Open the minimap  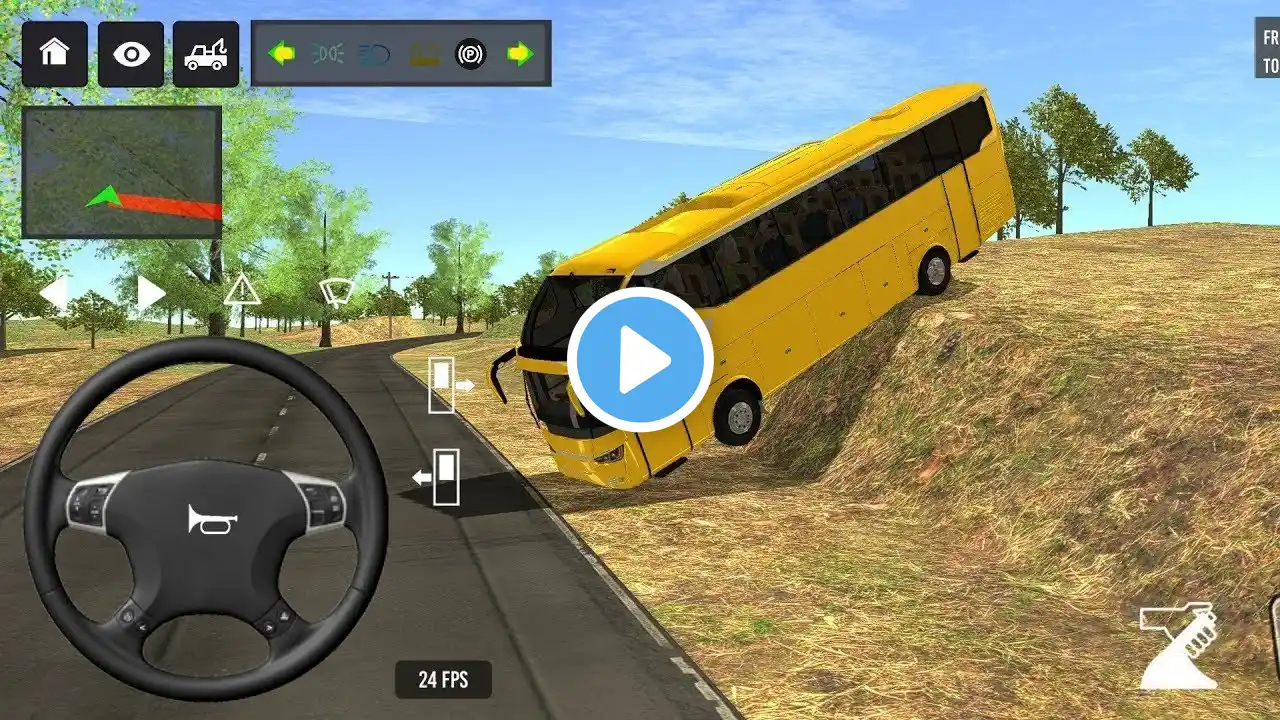click(x=122, y=172)
